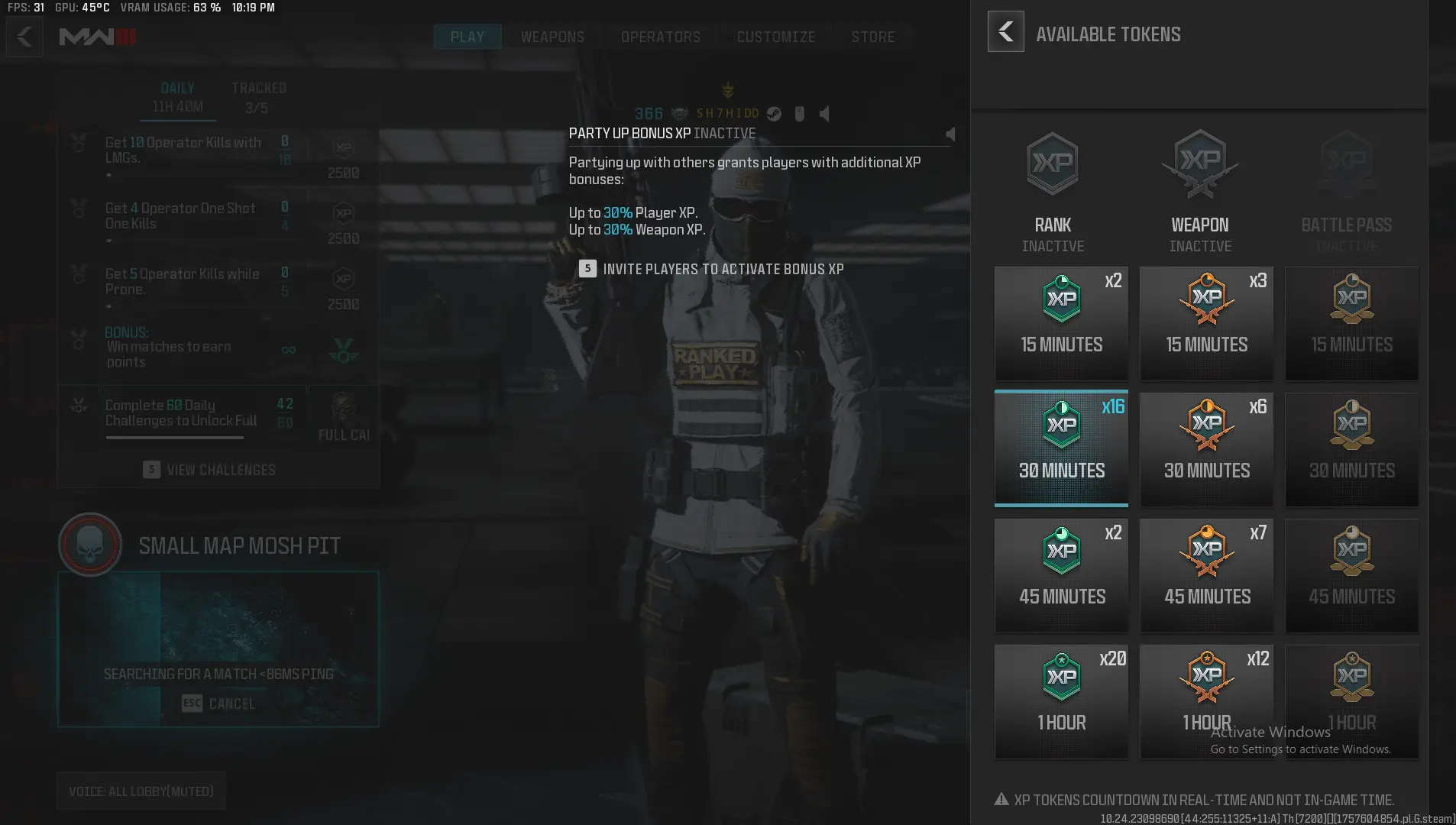Toggle the Party Up Bonus XP speaker icon

[x=950, y=133]
